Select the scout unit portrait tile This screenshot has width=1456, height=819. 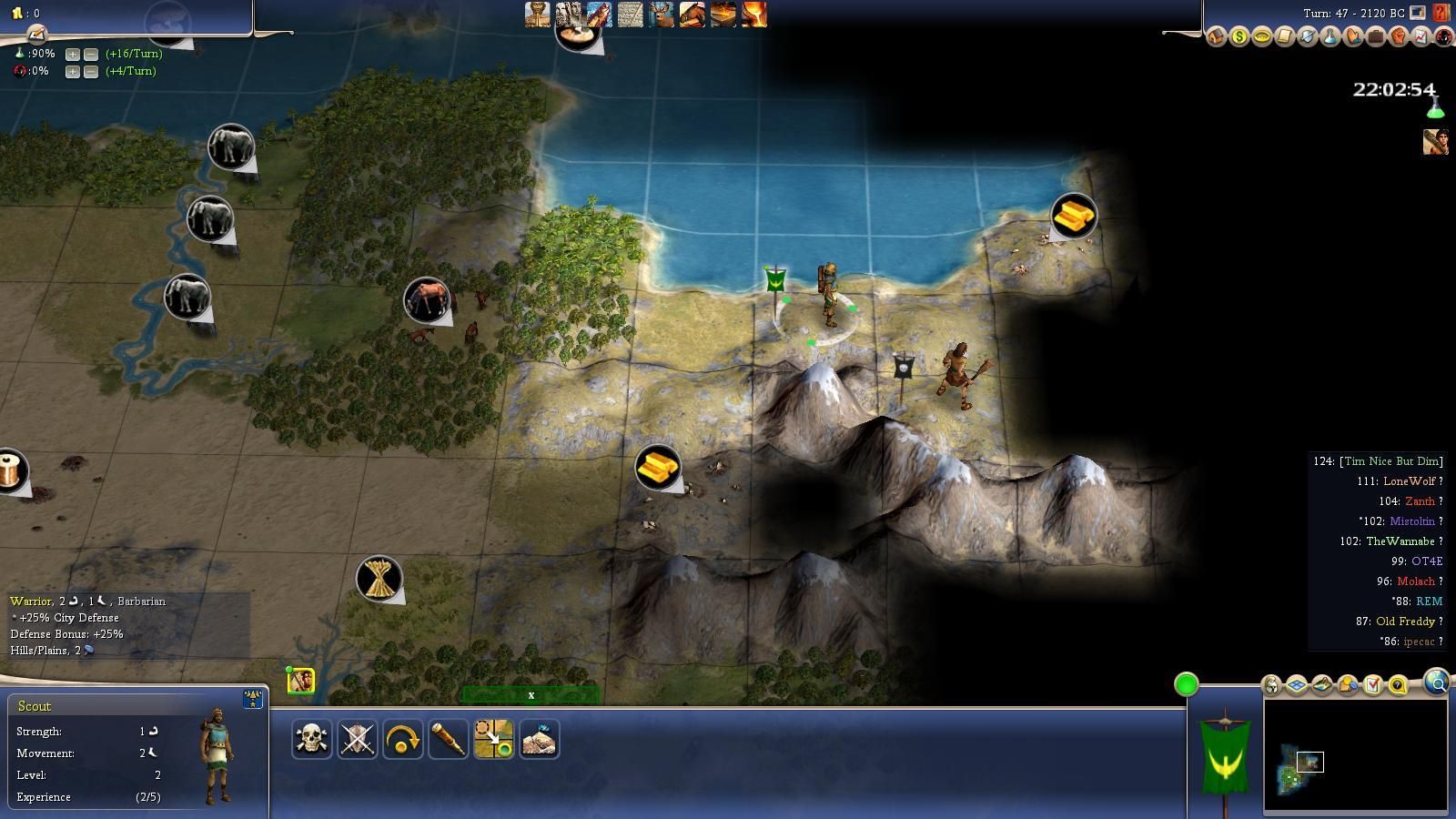click(301, 681)
